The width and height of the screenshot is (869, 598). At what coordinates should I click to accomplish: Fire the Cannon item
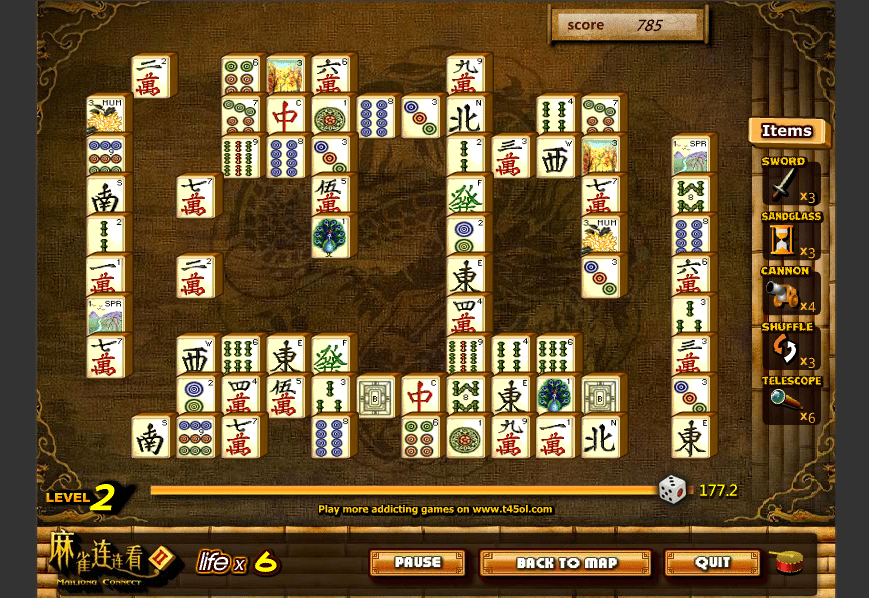click(x=782, y=293)
